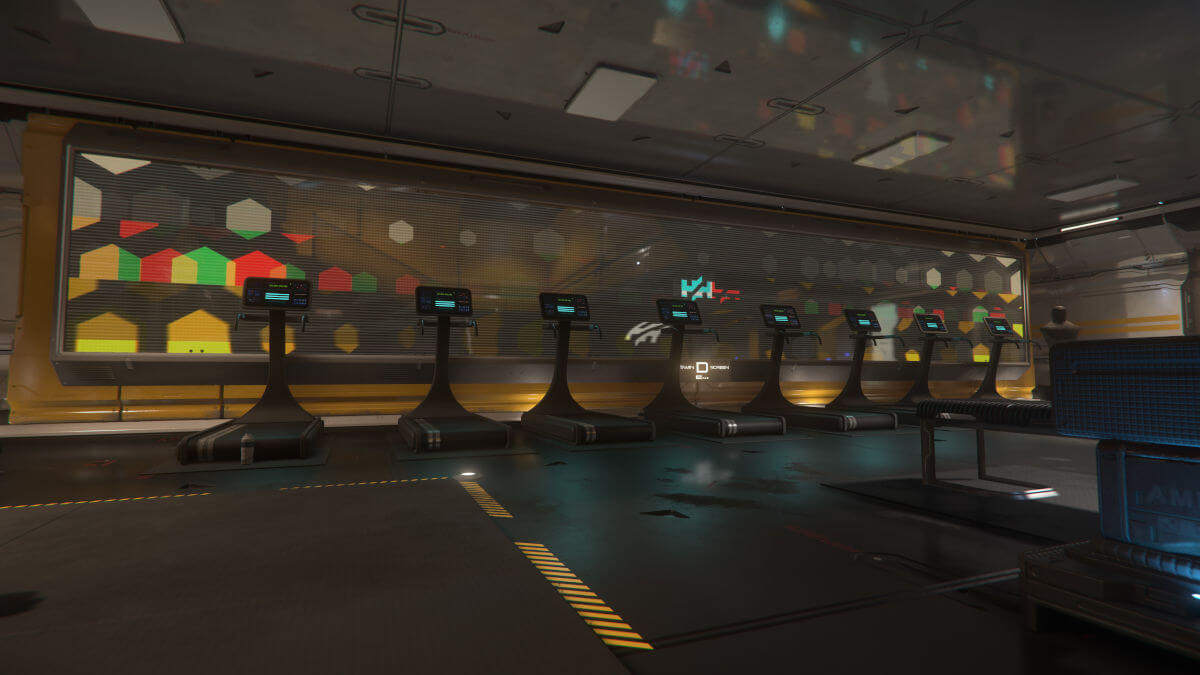Select the Swap Screen interaction prompt
The width and height of the screenshot is (1200, 675).
(701, 368)
